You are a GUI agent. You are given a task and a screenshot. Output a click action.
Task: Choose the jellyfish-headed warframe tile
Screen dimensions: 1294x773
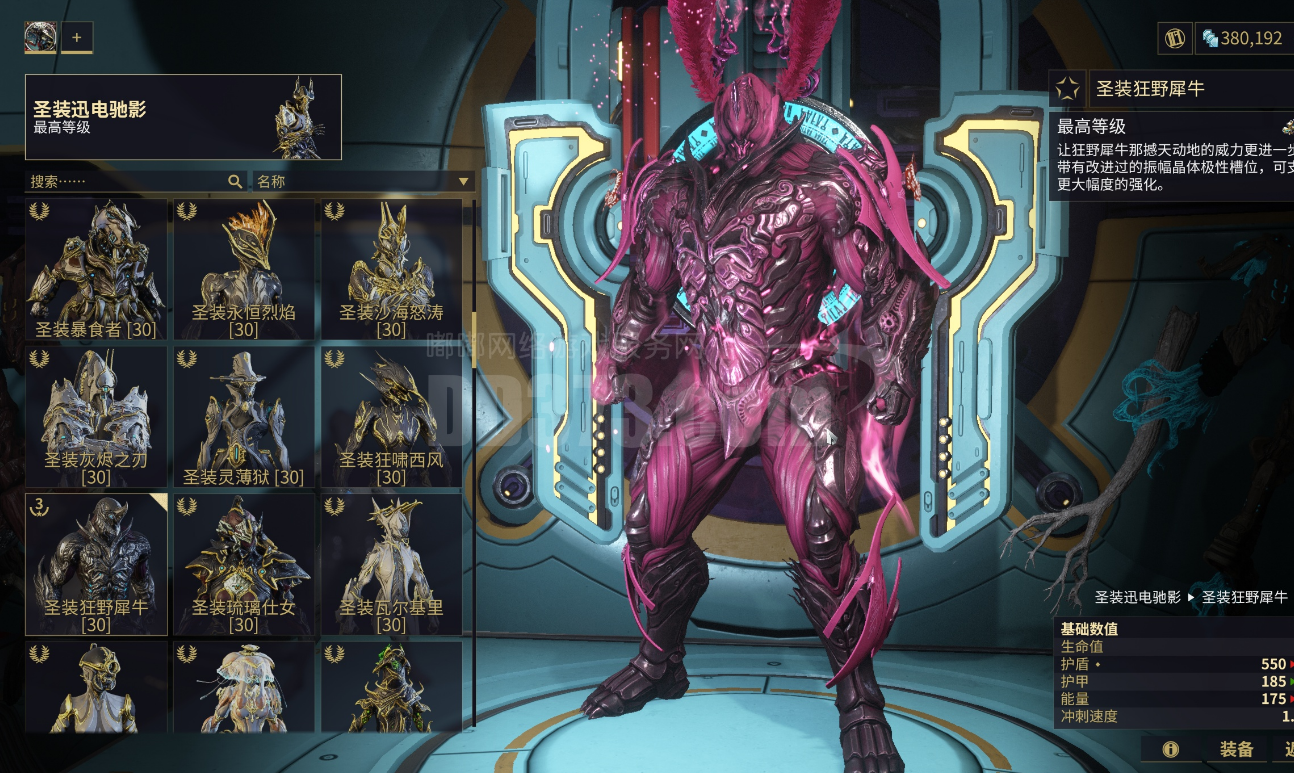click(x=244, y=688)
